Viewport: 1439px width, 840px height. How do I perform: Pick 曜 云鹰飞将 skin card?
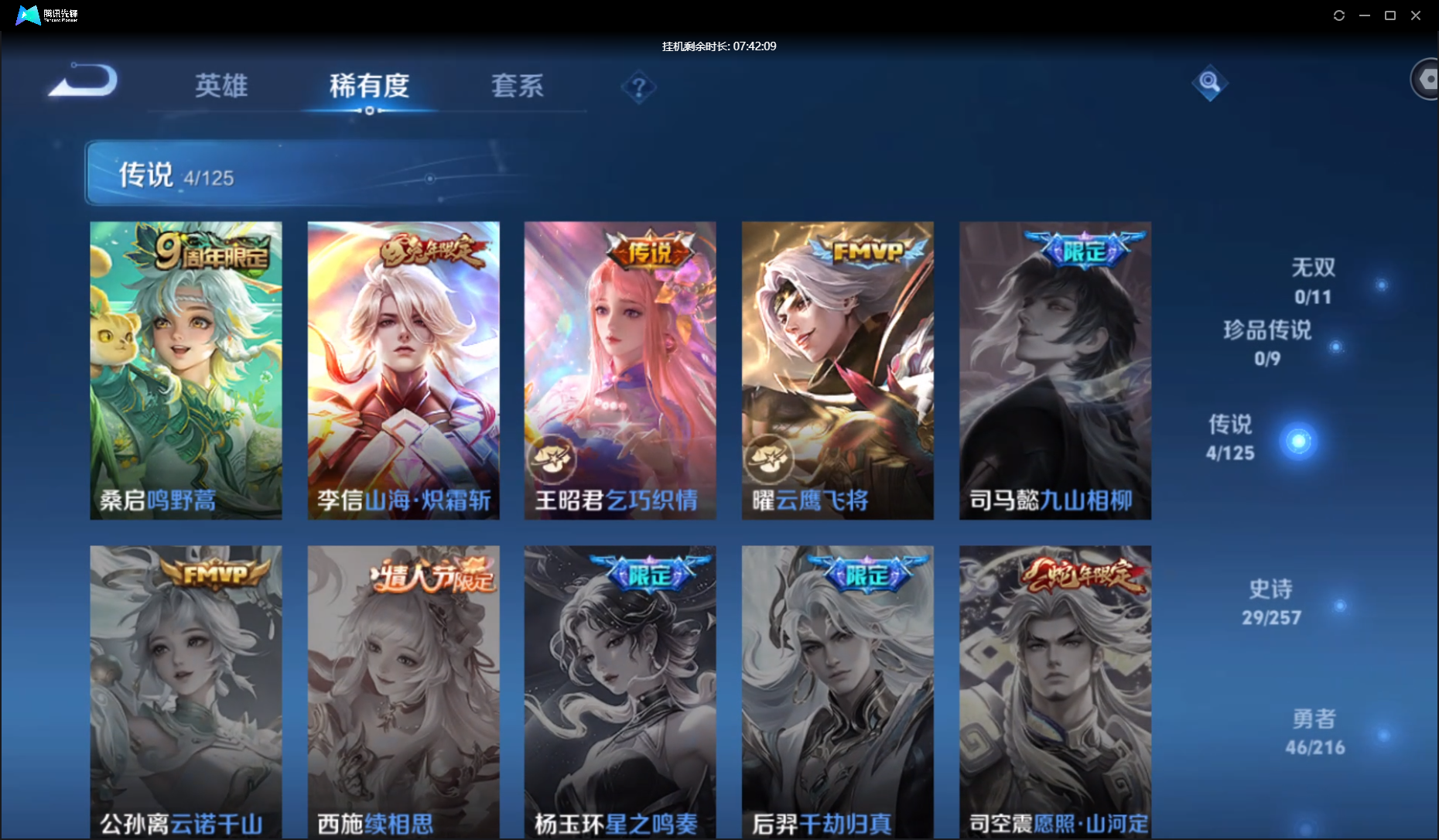coord(837,370)
